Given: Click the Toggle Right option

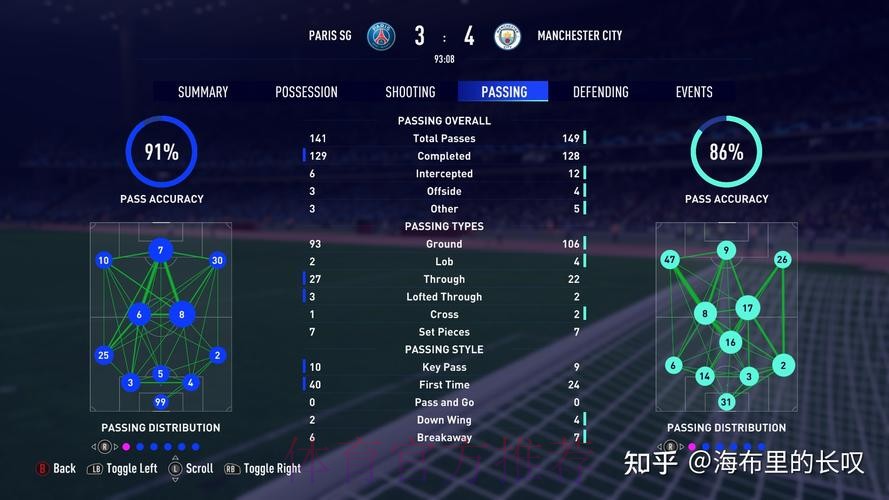Looking at the screenshot, I should coord(263,468).
